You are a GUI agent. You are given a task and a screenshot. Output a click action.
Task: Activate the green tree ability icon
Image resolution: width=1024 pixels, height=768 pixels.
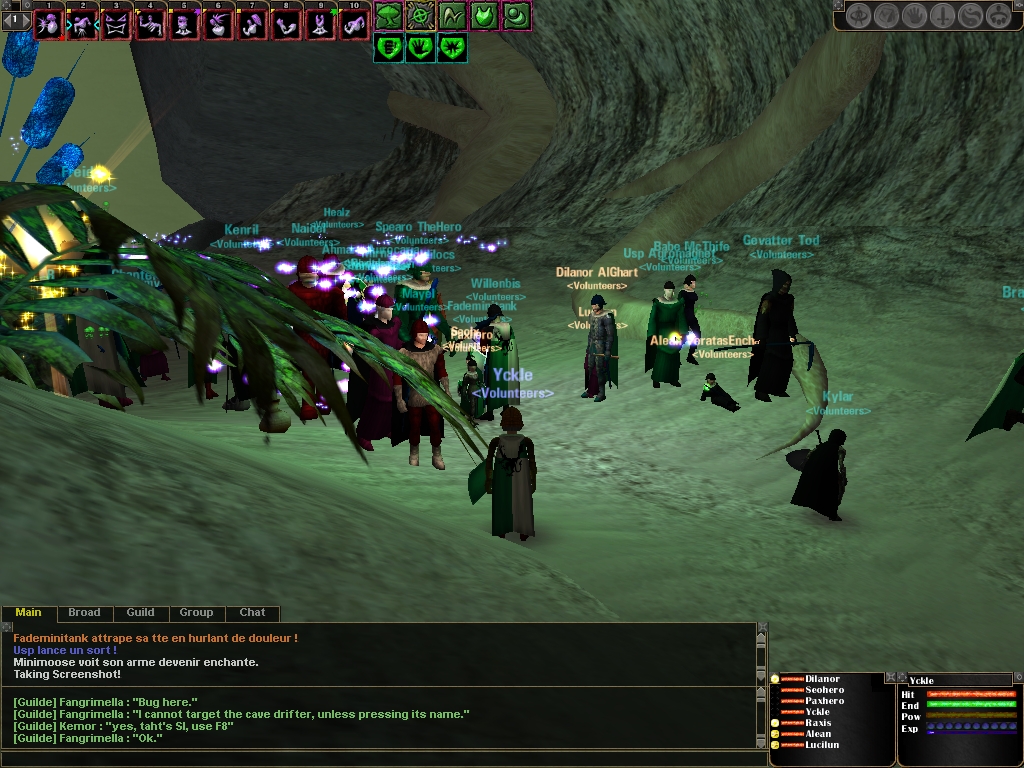pos(388,15)
